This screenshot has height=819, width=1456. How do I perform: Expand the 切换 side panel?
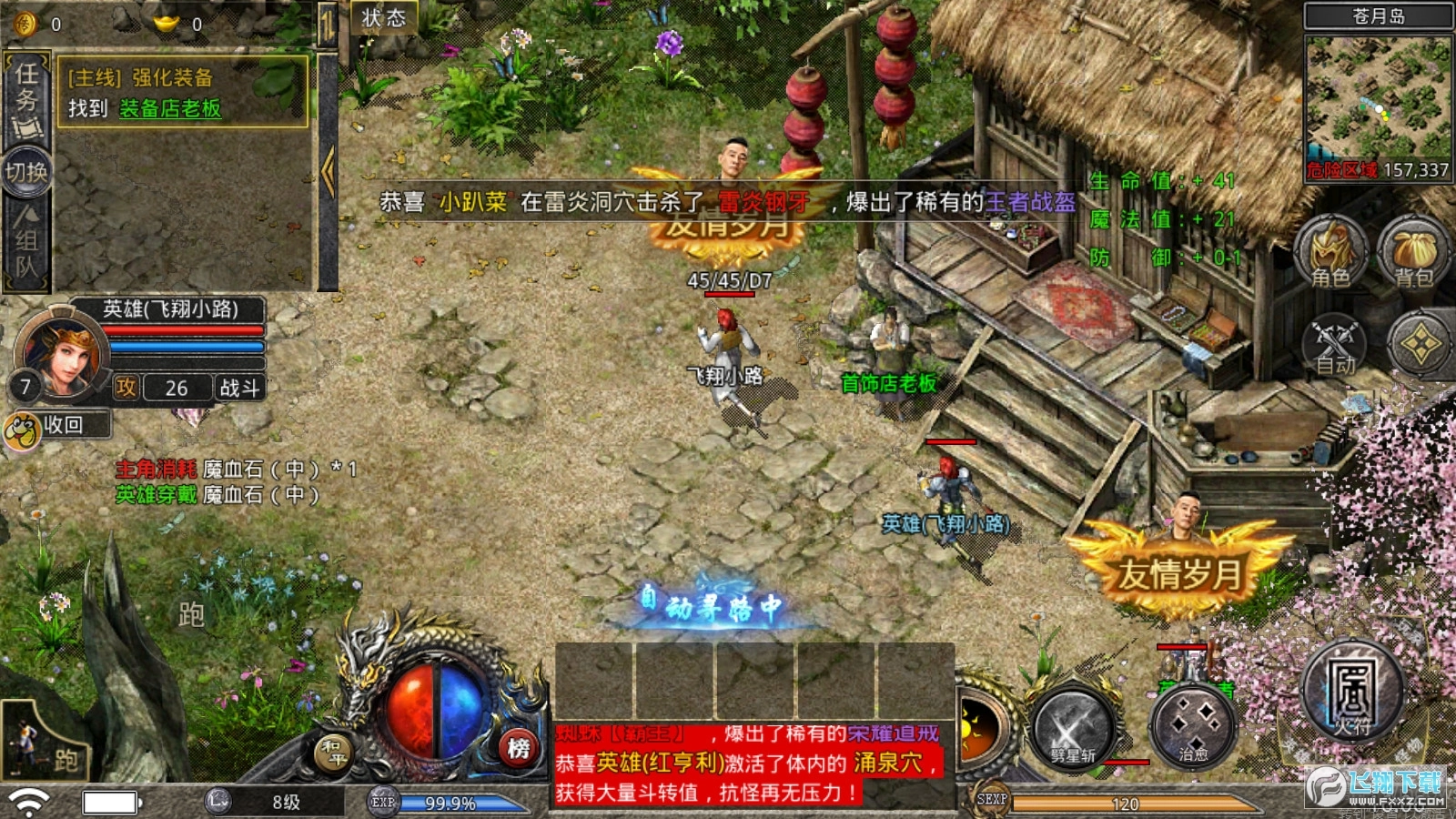click(24, 173)
